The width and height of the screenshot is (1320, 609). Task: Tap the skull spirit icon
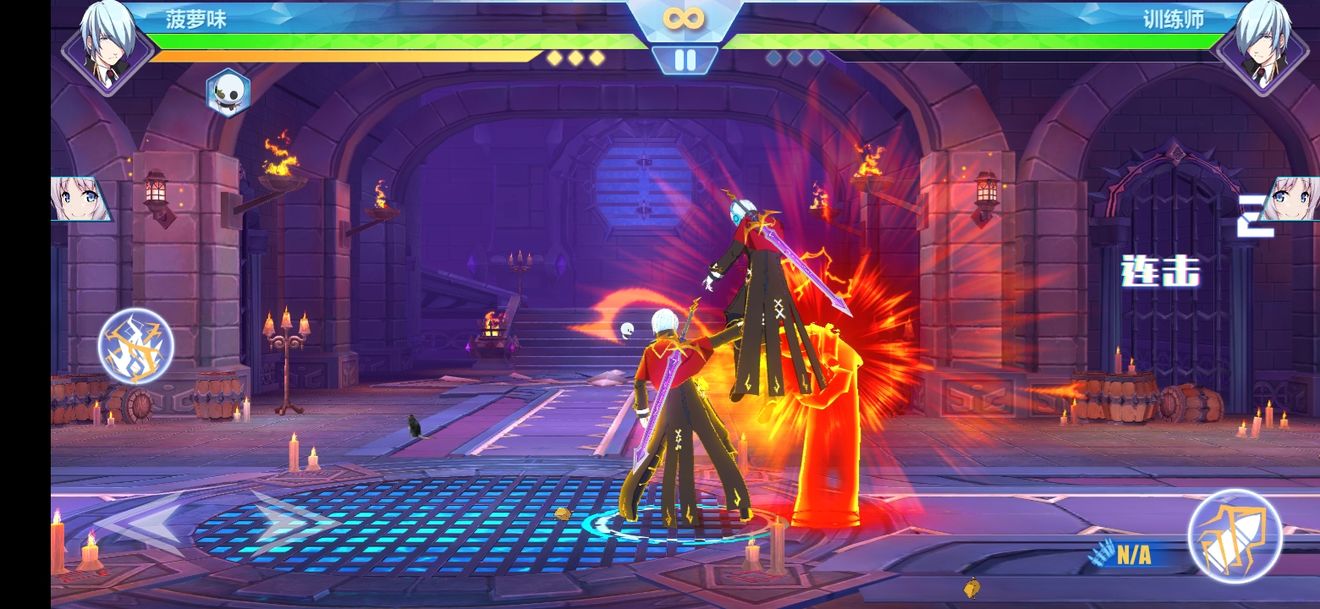tap(228, 92)
